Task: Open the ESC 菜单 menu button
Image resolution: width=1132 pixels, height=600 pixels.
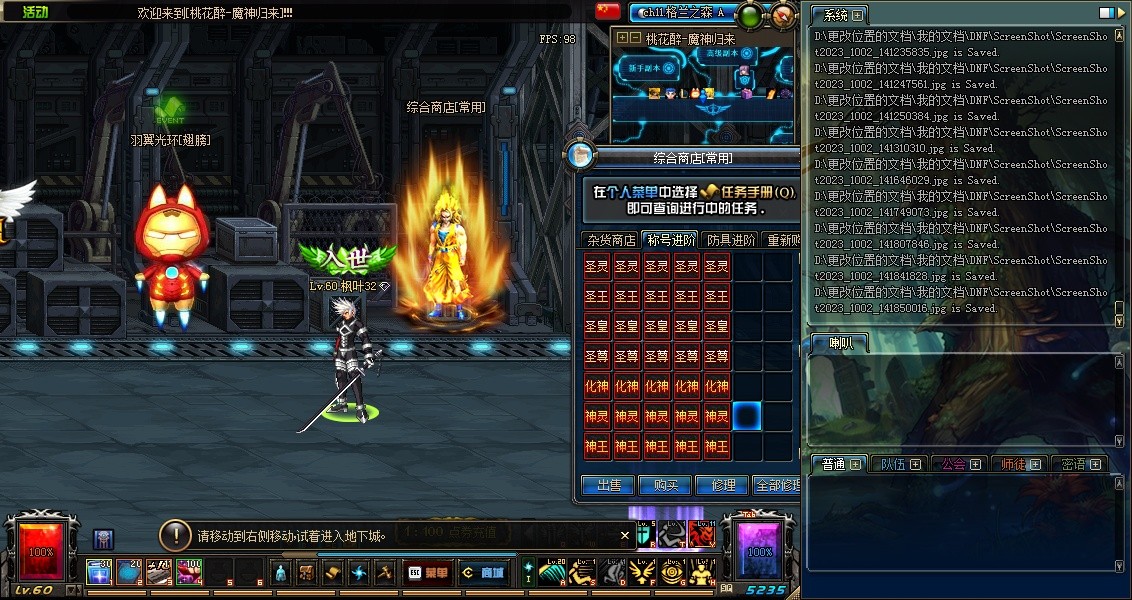Action: [x=428, y=573]
